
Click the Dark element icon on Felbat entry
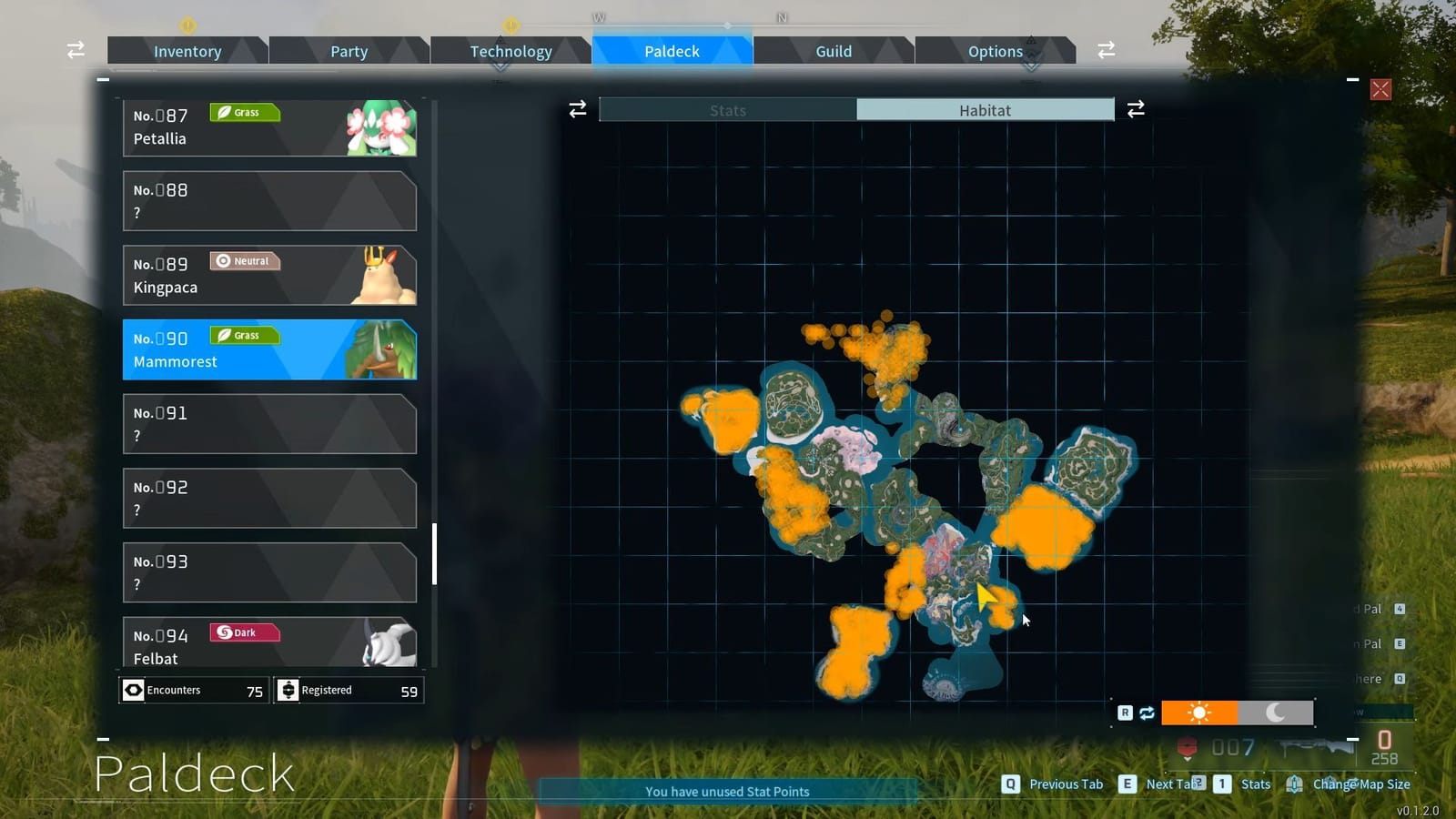click(x=243, y=632)
